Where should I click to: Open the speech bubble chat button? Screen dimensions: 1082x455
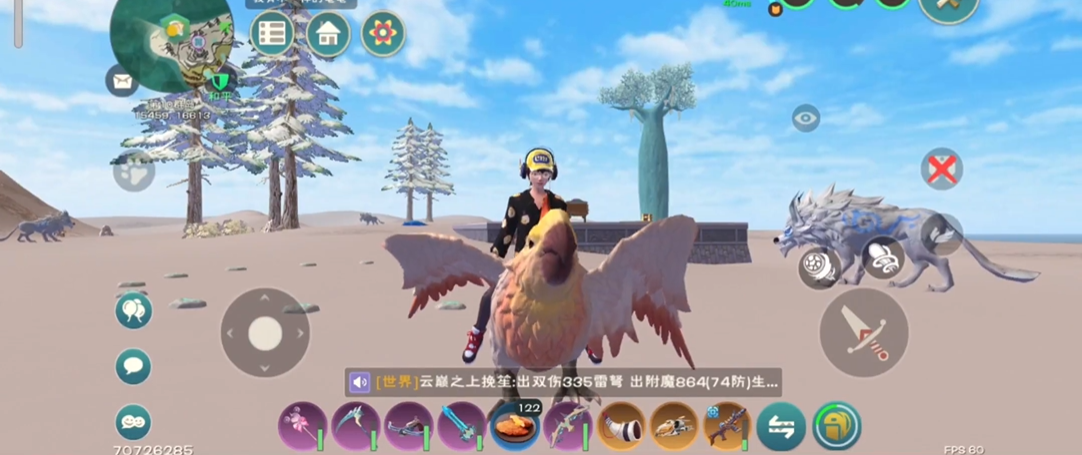(133, 366)
